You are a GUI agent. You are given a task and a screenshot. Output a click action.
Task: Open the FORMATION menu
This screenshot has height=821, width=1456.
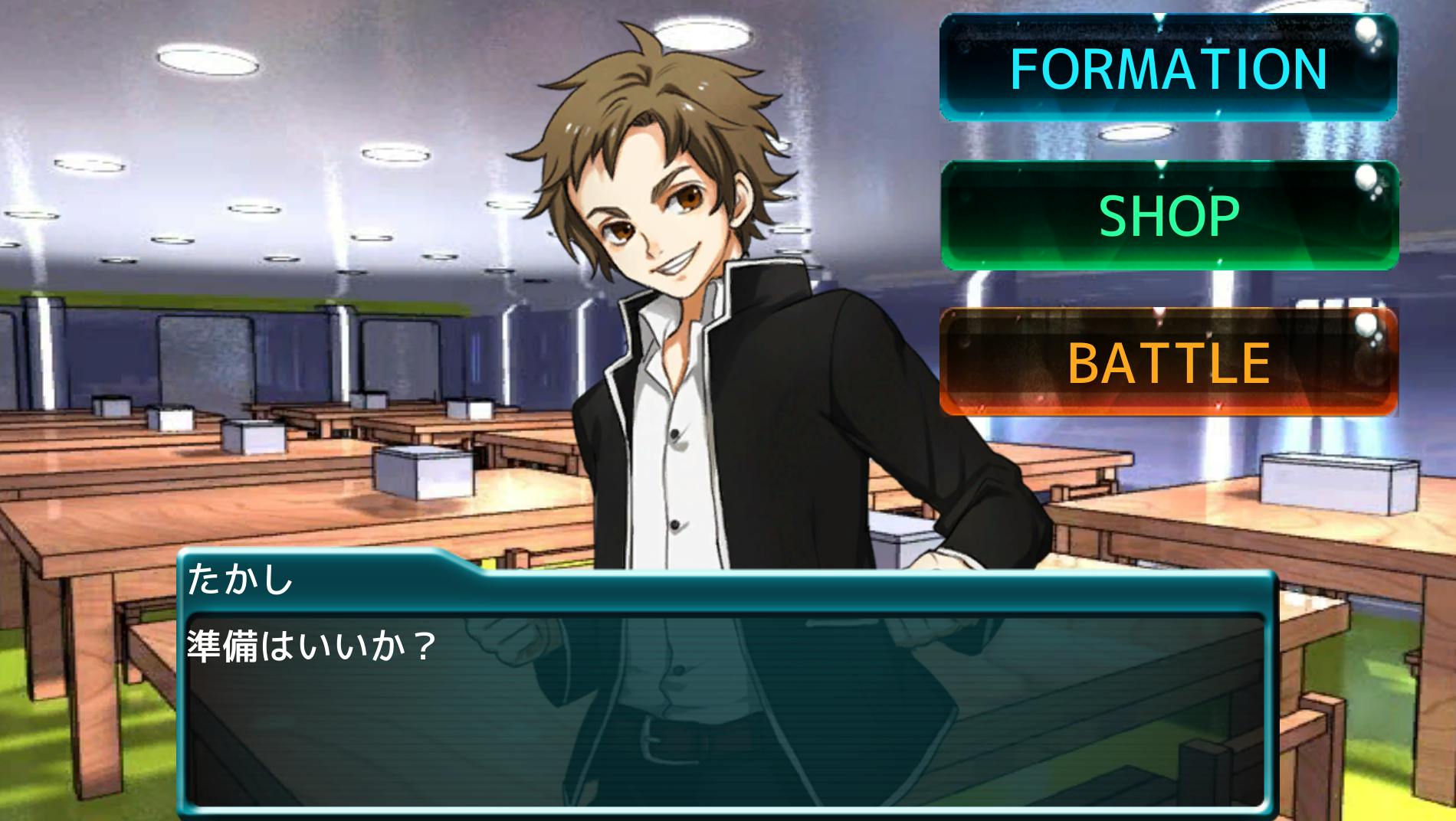click(1169, 67)
